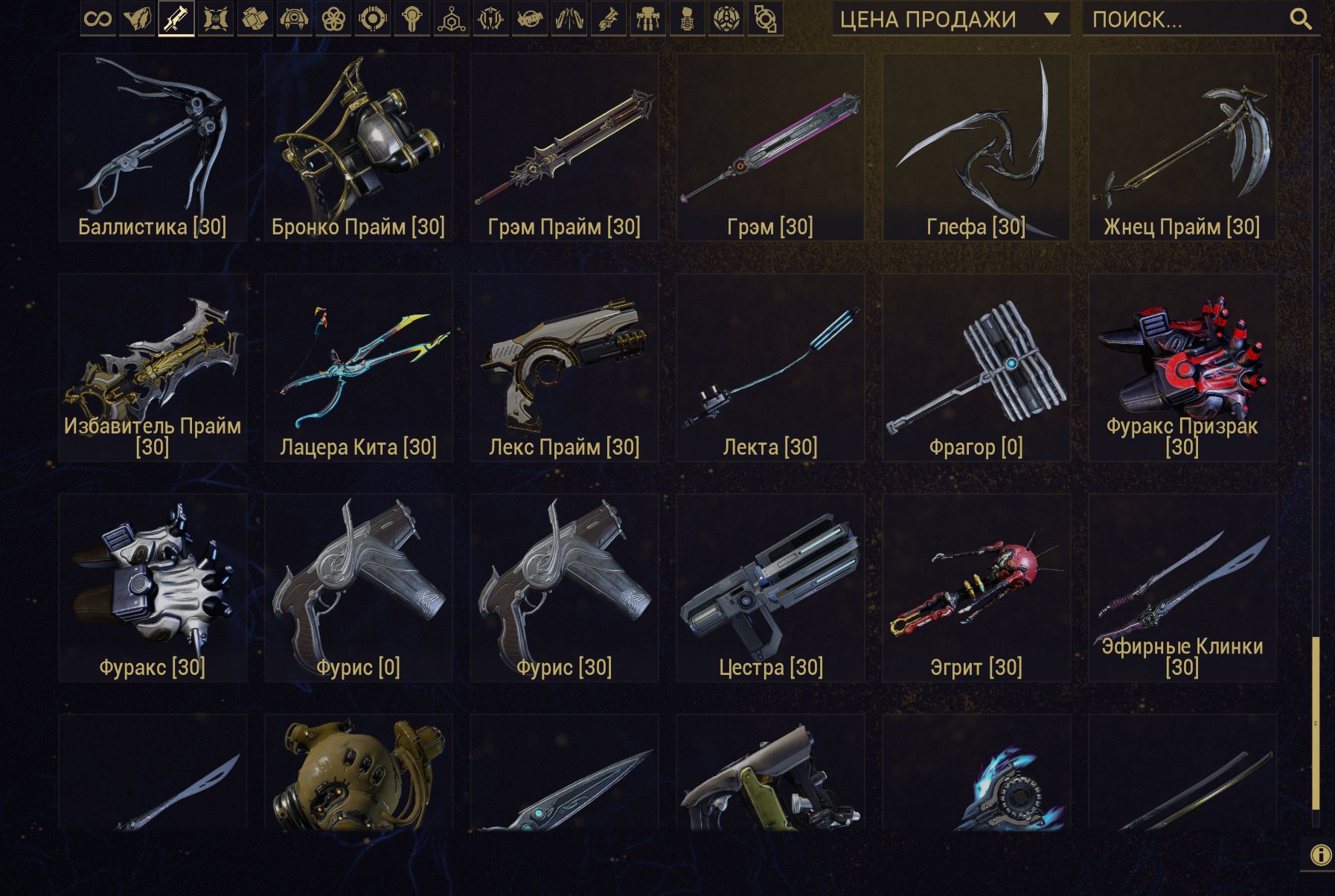Viewport: 1335px width, 896px height.
Task: Show all items with the infinity tab
Action: click(x=97, y=19)
